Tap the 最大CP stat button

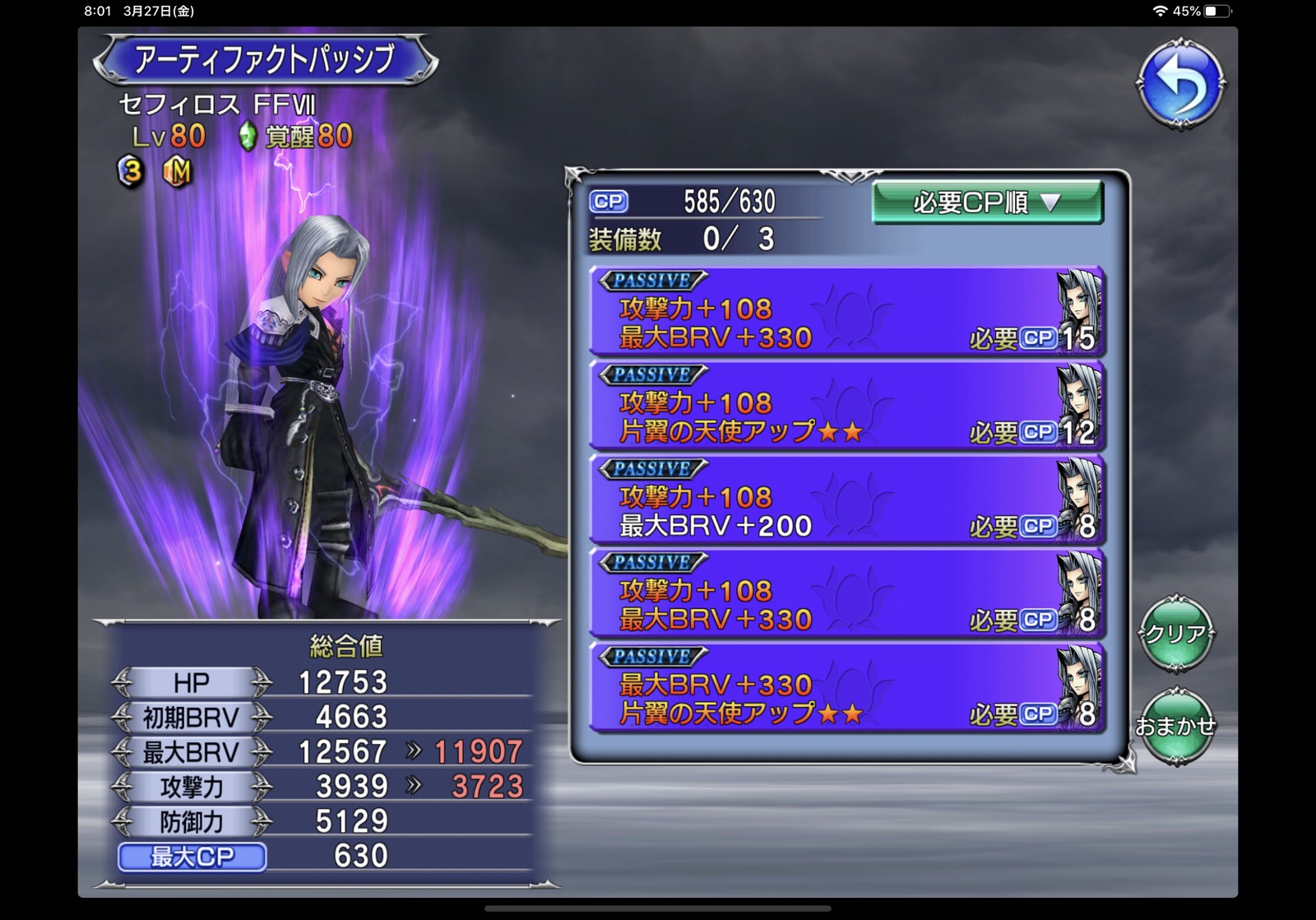coord(192,857)
